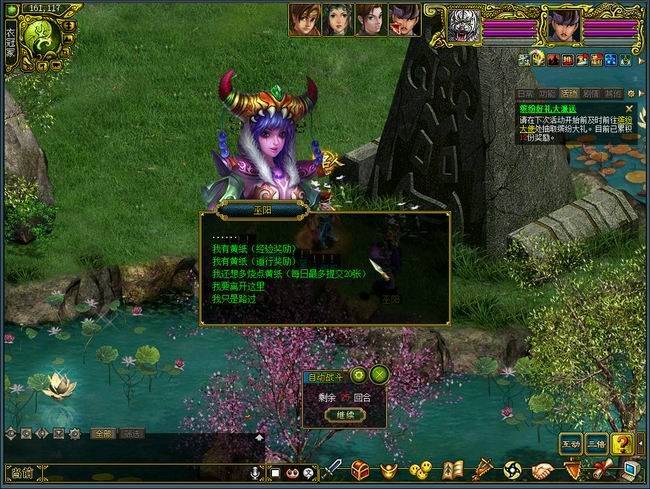
Task: Open the yellow question mark help button
Action: [x=622, y=443]
